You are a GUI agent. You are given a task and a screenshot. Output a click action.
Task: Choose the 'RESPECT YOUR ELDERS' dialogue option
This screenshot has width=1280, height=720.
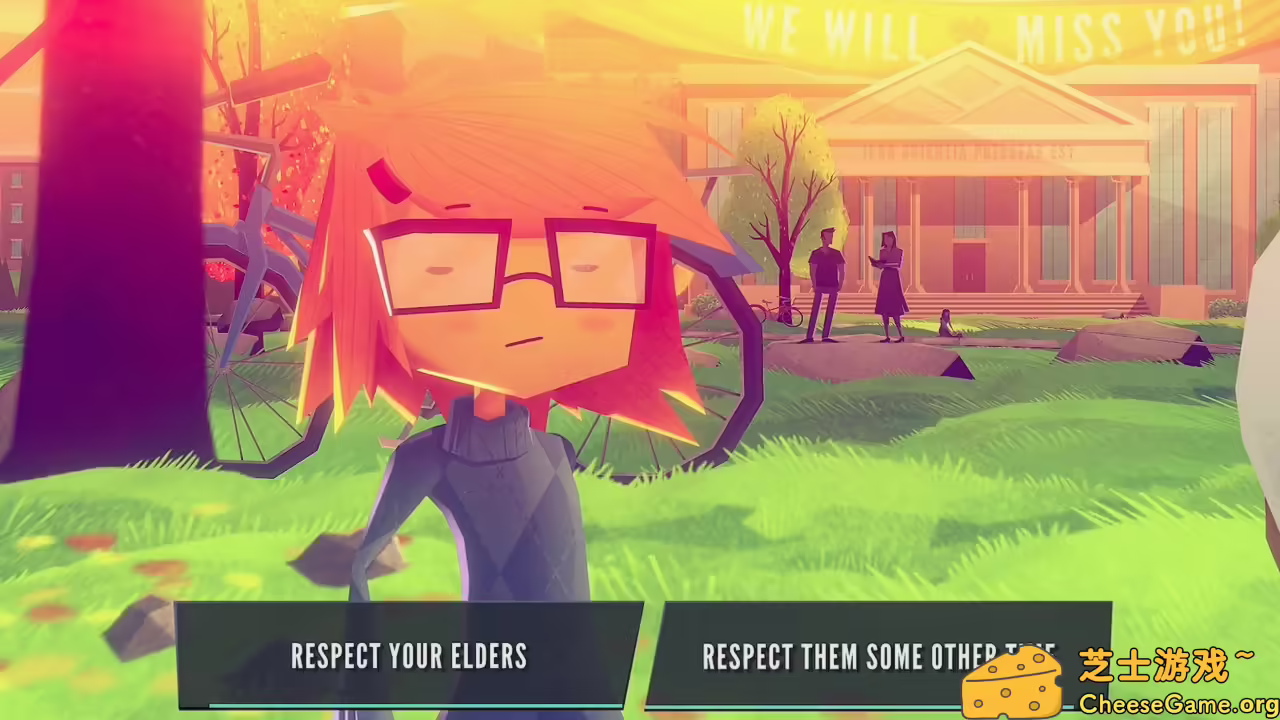408,657
